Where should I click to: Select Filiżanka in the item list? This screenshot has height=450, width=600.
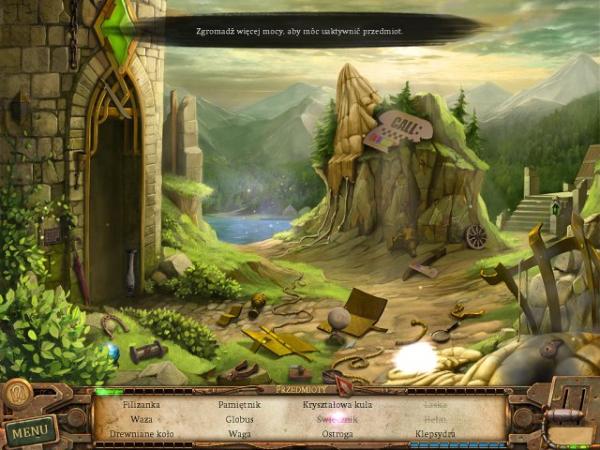point(141,405)
